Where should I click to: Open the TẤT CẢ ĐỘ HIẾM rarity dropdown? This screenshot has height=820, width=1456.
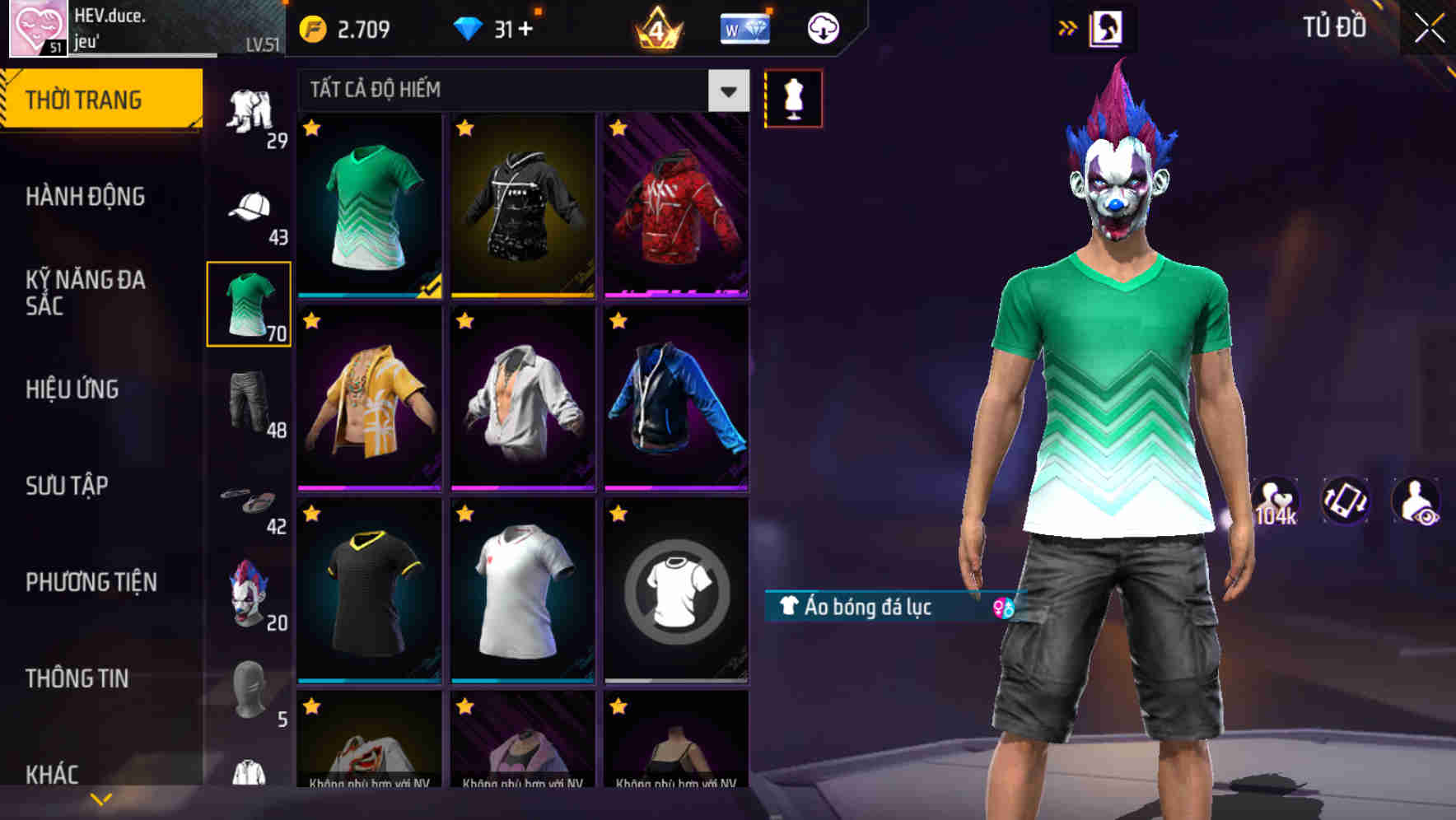pos(494,91)
